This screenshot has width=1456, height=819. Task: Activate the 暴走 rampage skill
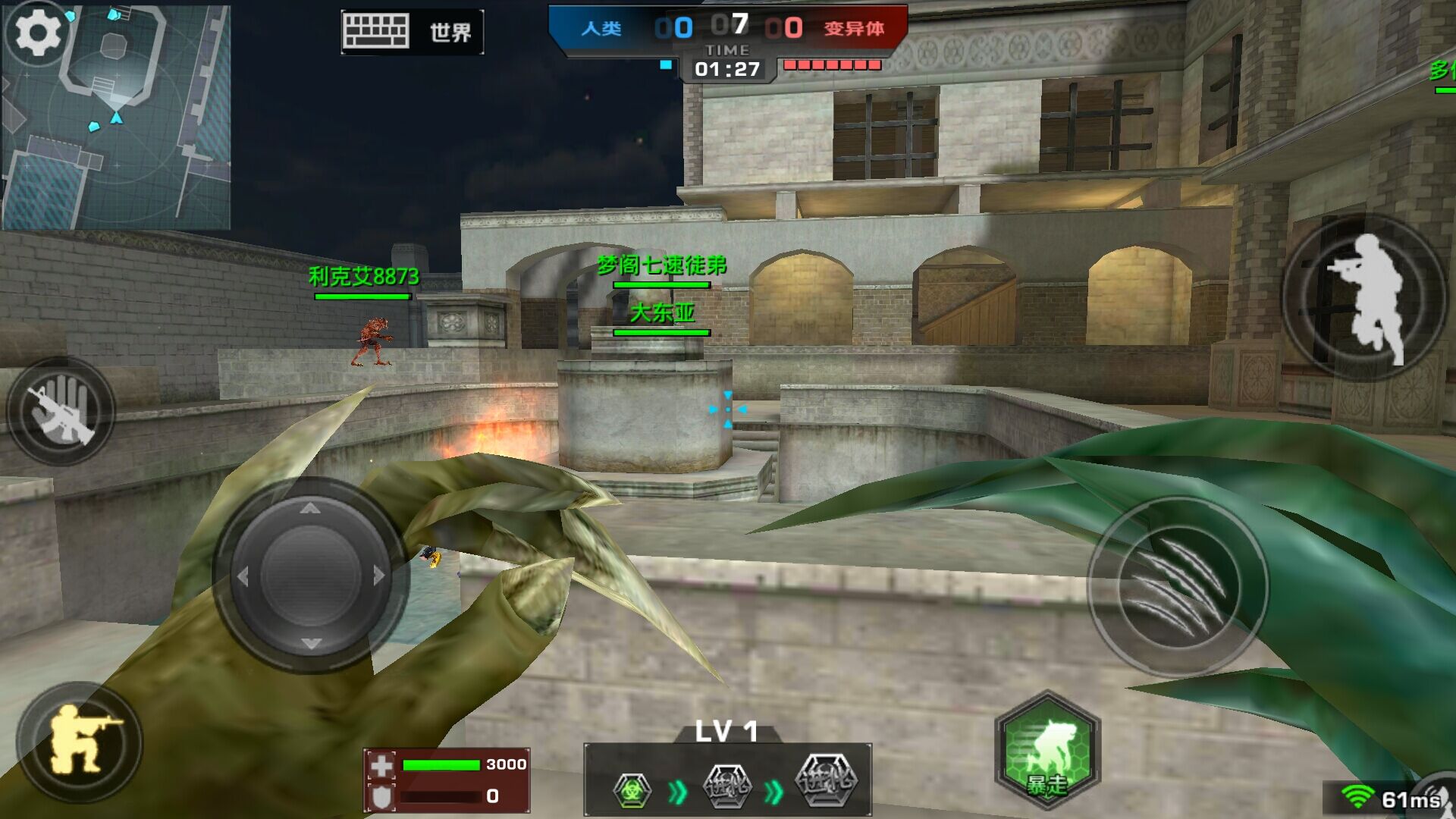pos(1047,750)
